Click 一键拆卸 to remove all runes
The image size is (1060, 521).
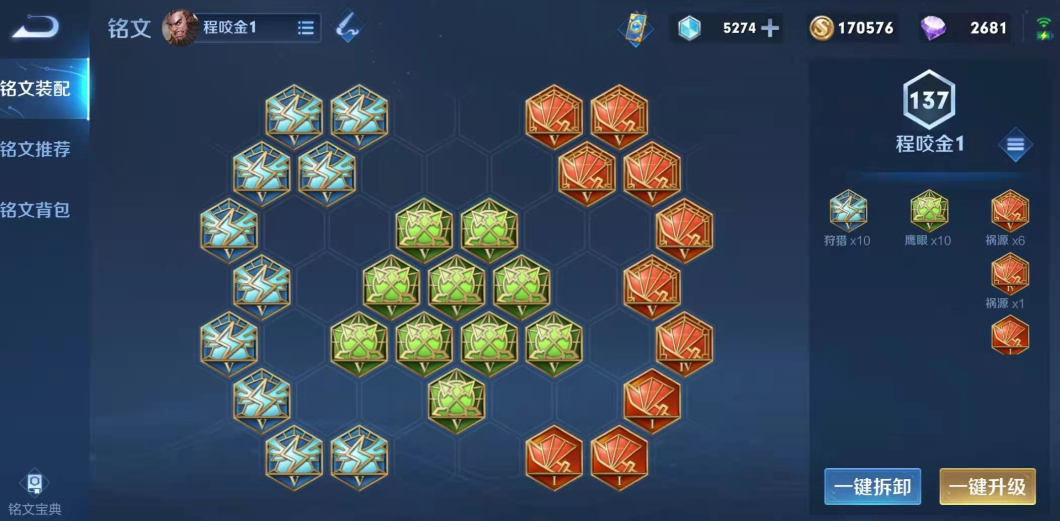873,487
